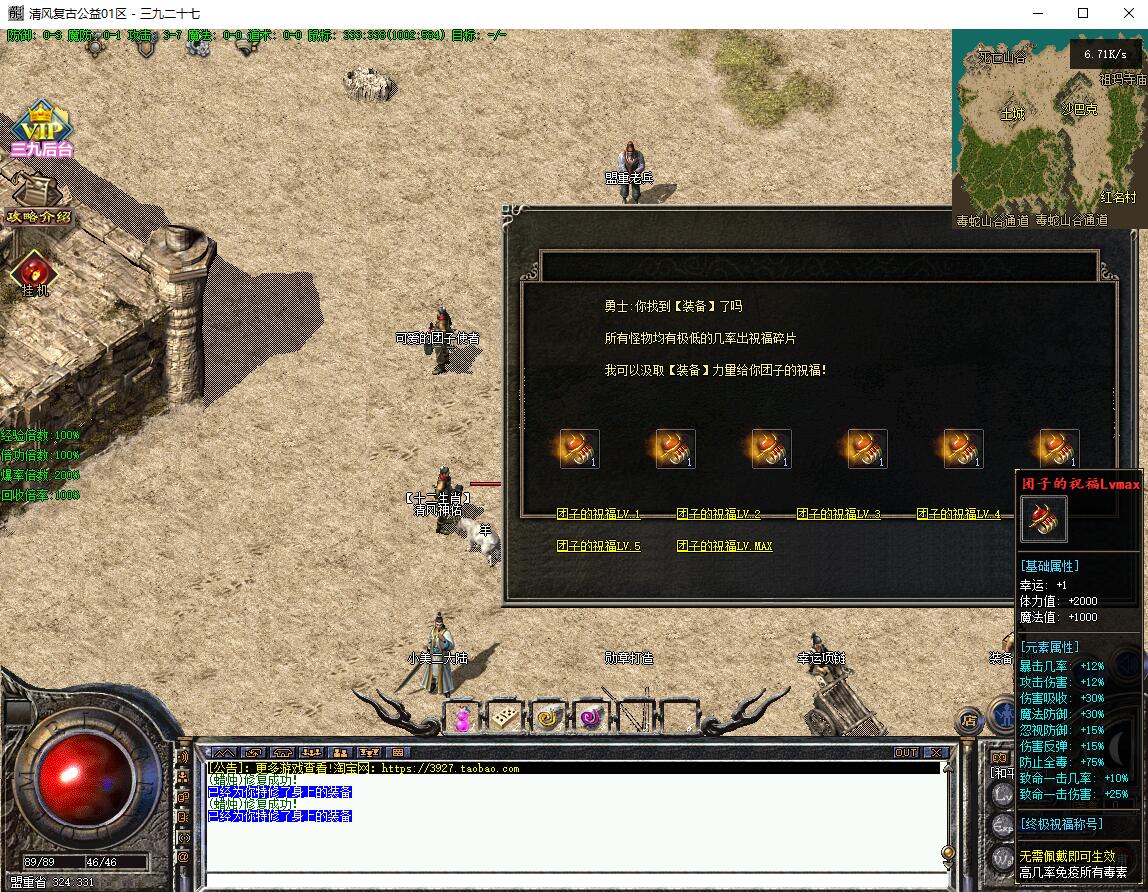
Task: Select the 团子的祝福LV.4 option
Action: 958,514
